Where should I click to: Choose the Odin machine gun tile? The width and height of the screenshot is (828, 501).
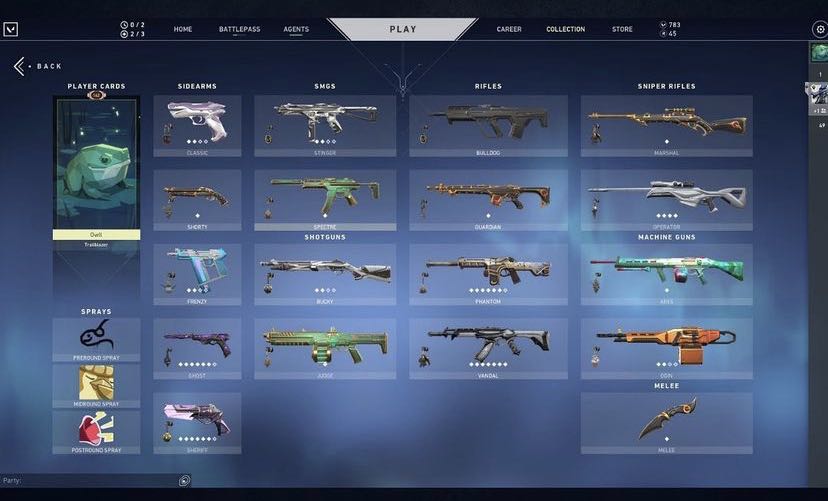tap(666, 348)
